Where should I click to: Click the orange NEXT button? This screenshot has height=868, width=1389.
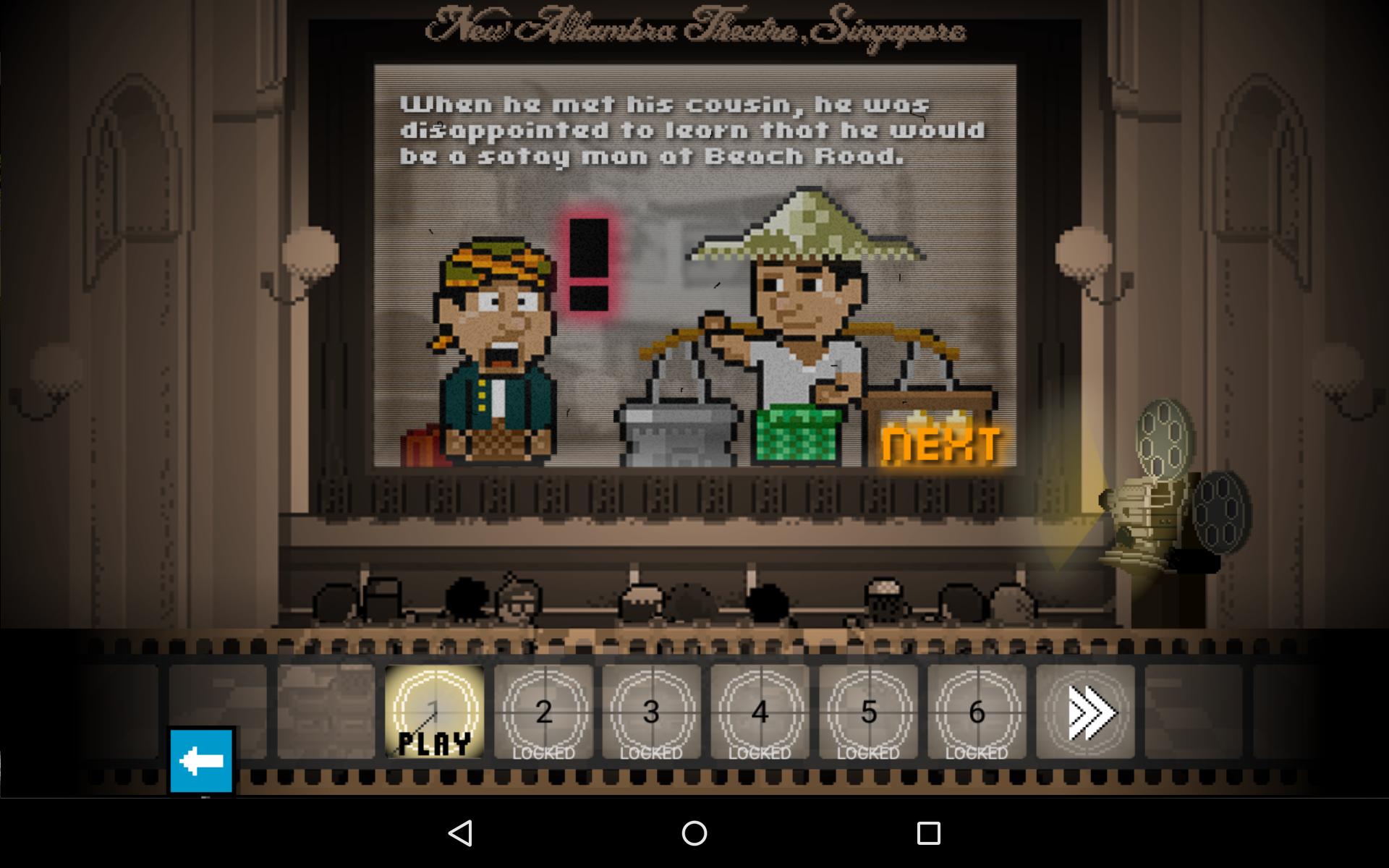coord(941,444)
